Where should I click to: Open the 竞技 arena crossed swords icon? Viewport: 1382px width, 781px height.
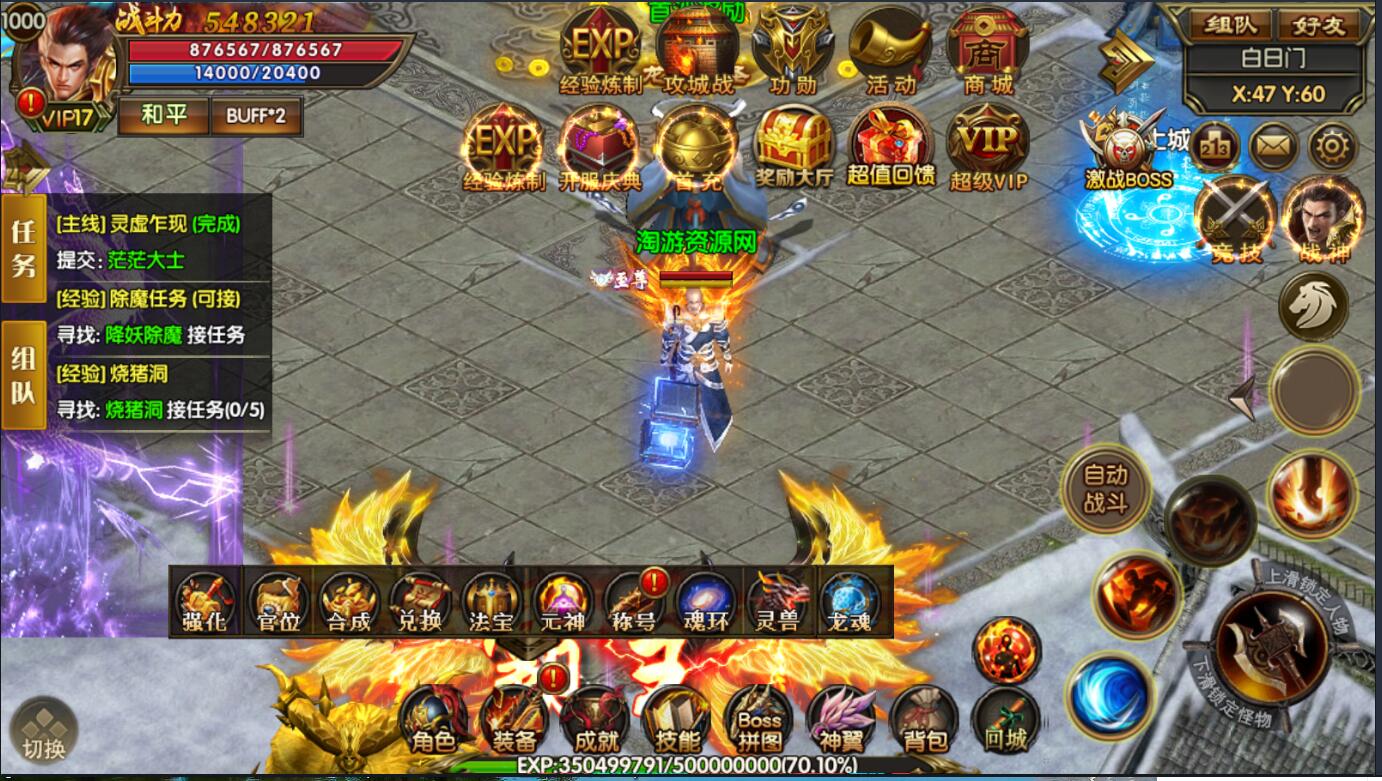(x=1236, y=220)
